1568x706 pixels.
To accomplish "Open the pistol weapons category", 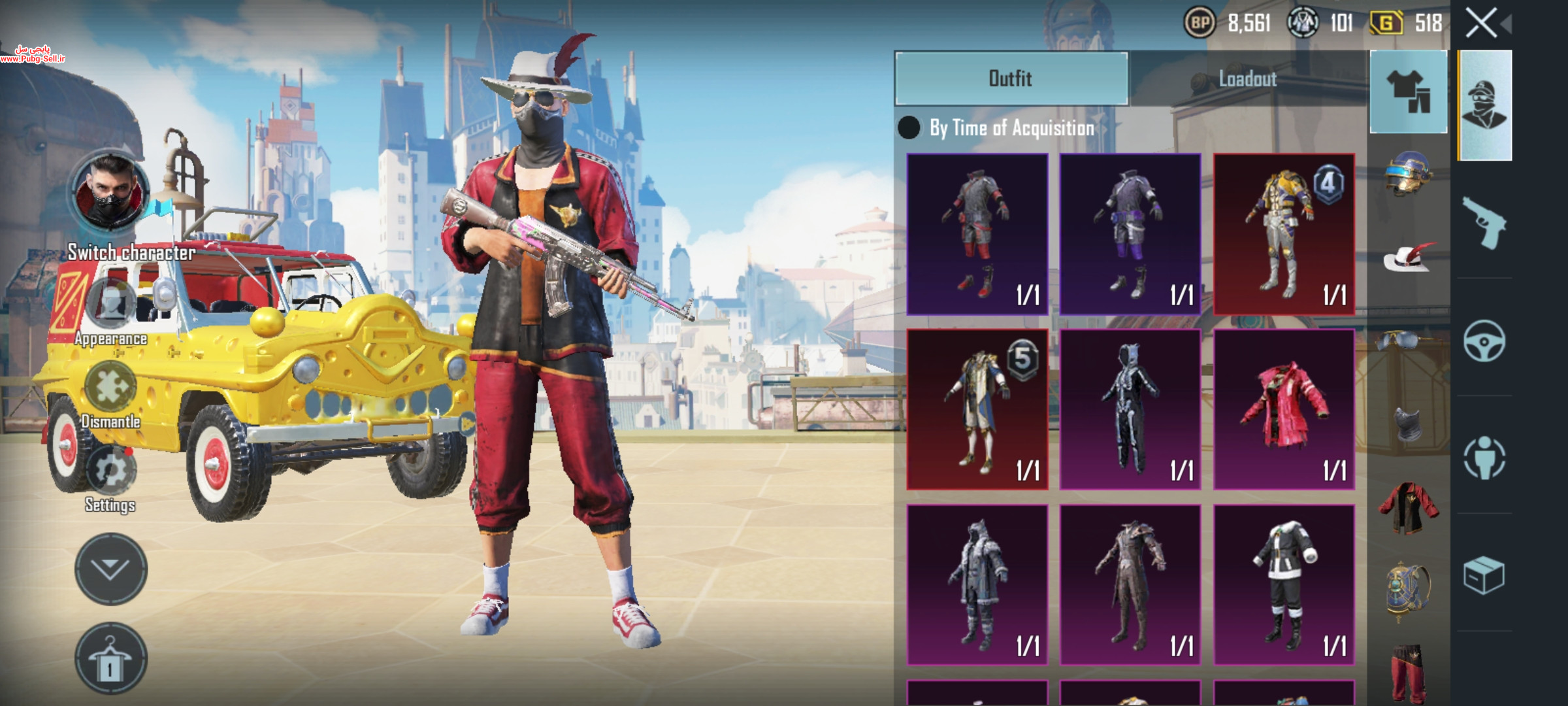I will [x=1484, y=224].
